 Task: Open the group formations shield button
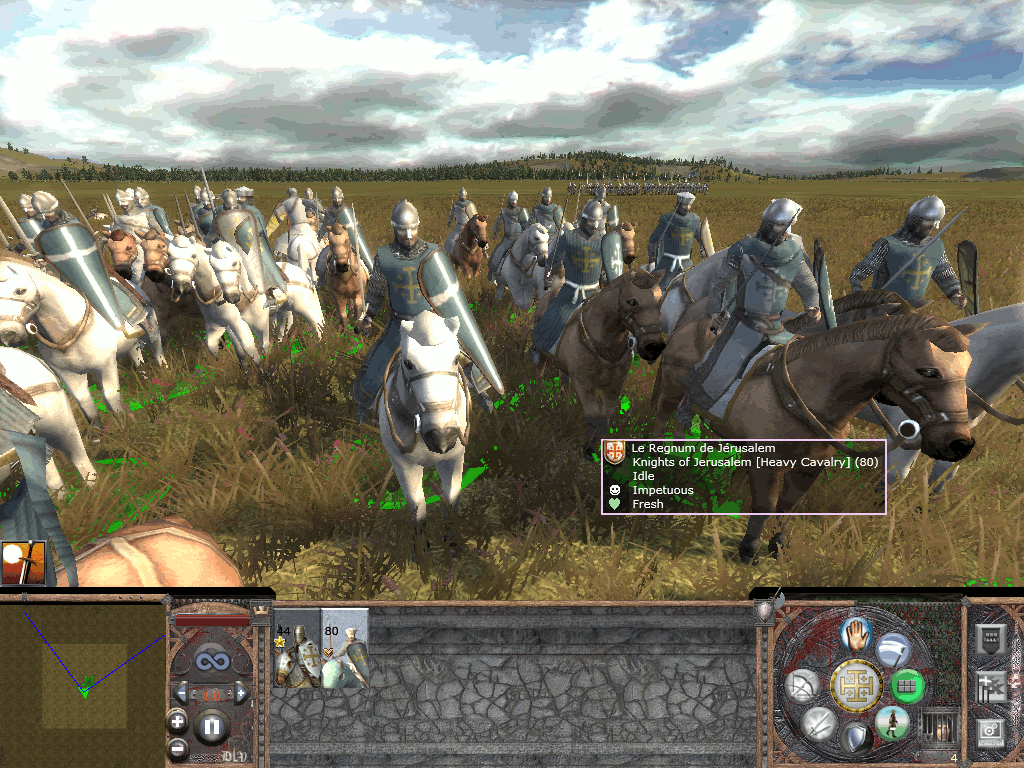(x=990, y=640)
